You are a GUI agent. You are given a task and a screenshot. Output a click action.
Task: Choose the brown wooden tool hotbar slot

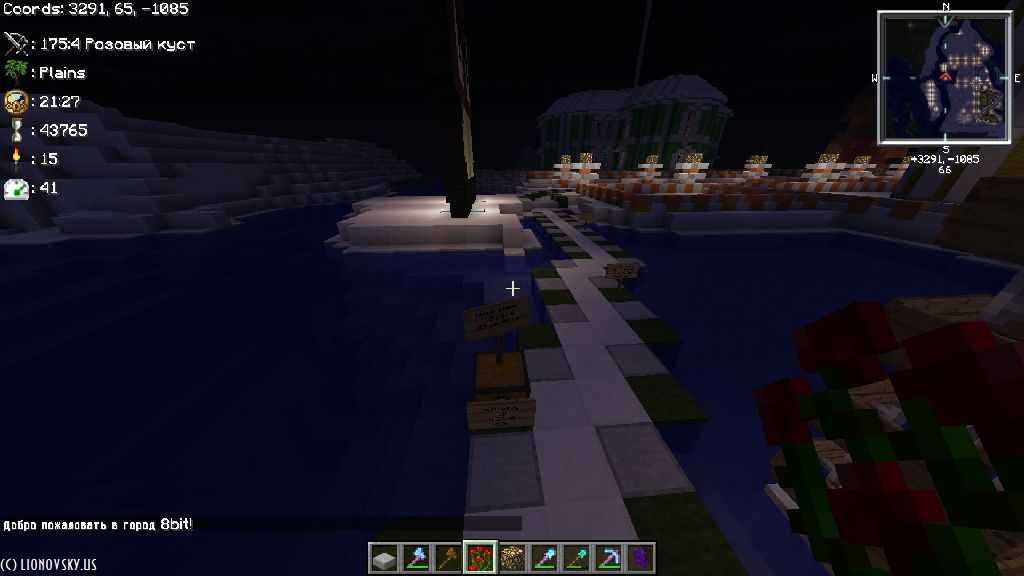tap(447, 558)
